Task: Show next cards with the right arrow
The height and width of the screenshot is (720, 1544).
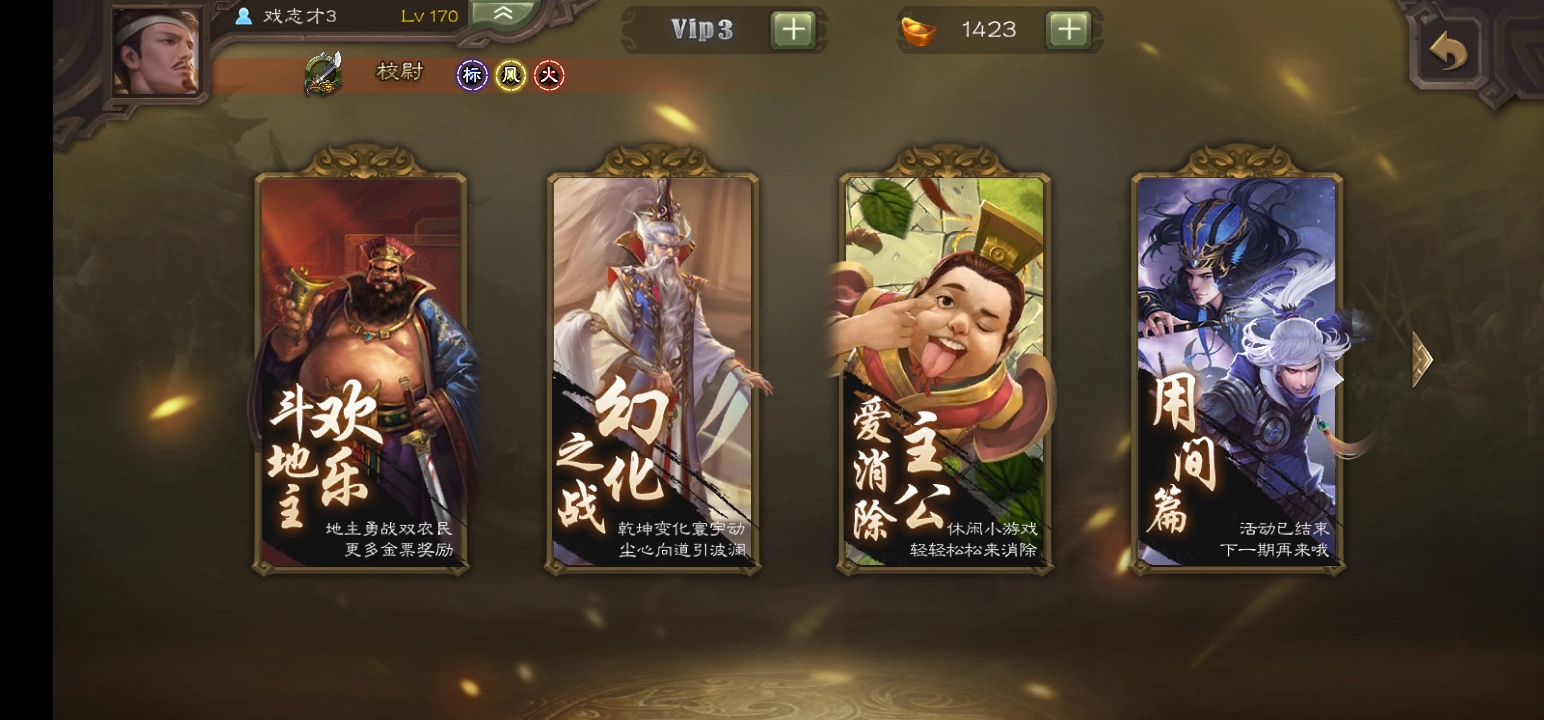Action: click(x=1422, y=360)
